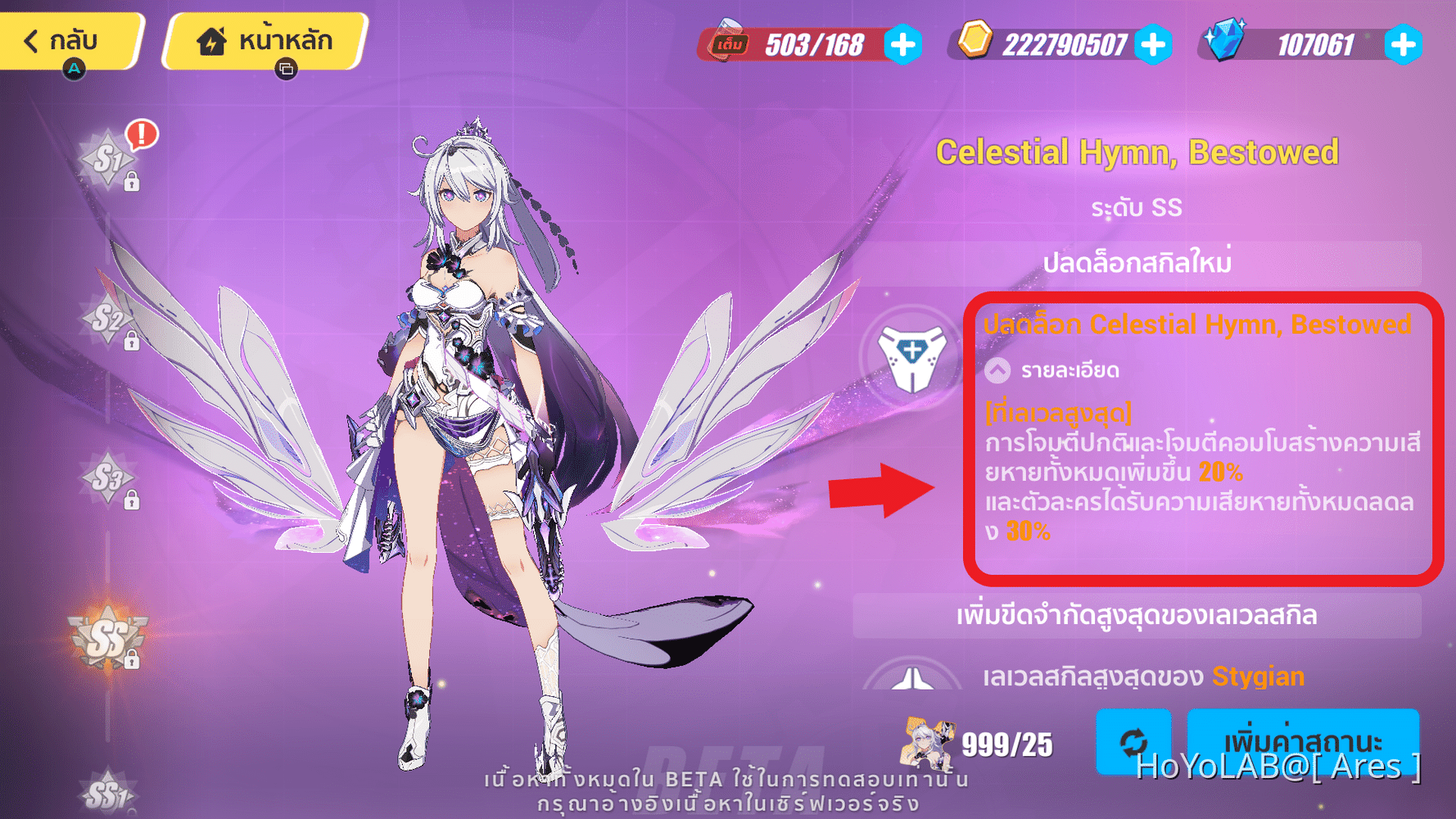
Task: Open the Stygian wing skill icon
Action: tap(911, 677)
